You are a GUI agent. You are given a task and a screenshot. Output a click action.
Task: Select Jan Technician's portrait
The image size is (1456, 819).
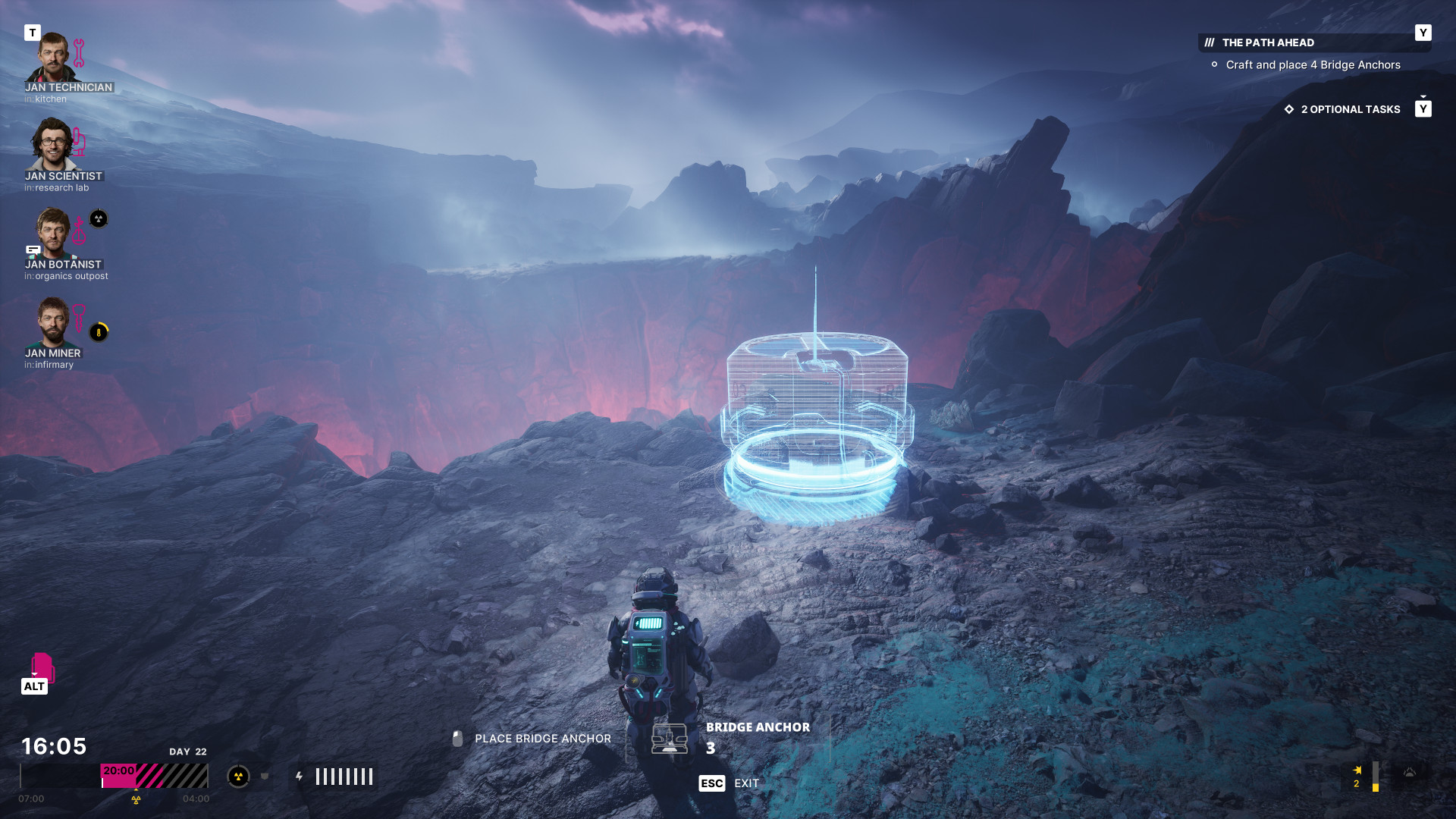point(52,57)
